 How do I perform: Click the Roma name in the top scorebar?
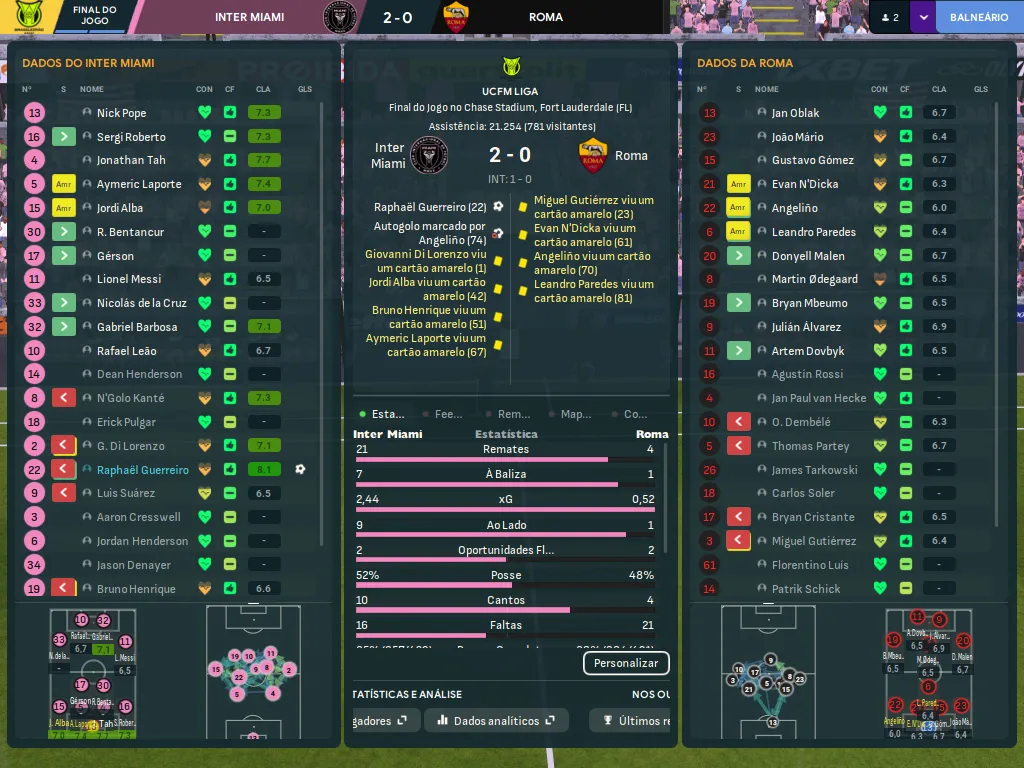click(x=546, y=17)
